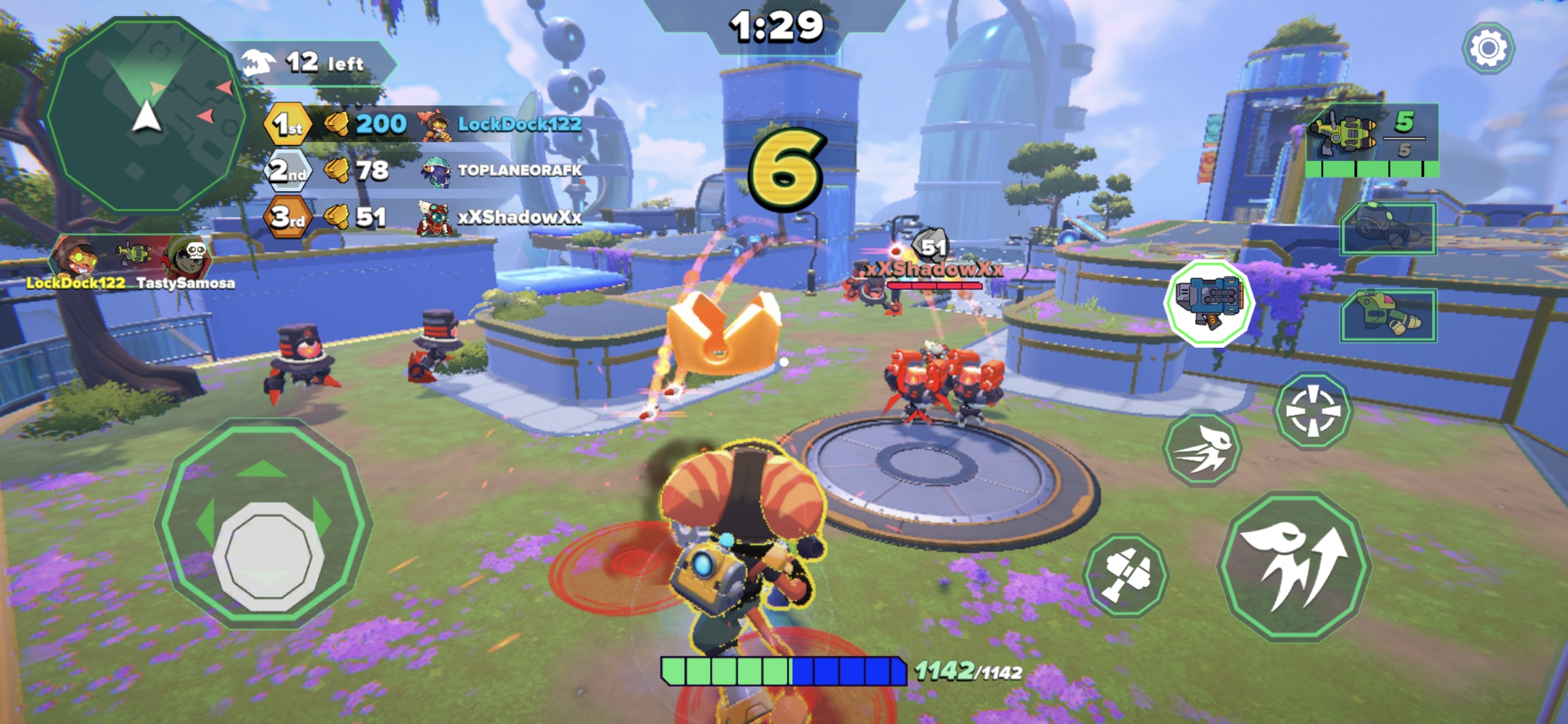Open the settings gear menu
Image resolution: width=1568 pixels, height=724 pixels.
coord(1488,48)
